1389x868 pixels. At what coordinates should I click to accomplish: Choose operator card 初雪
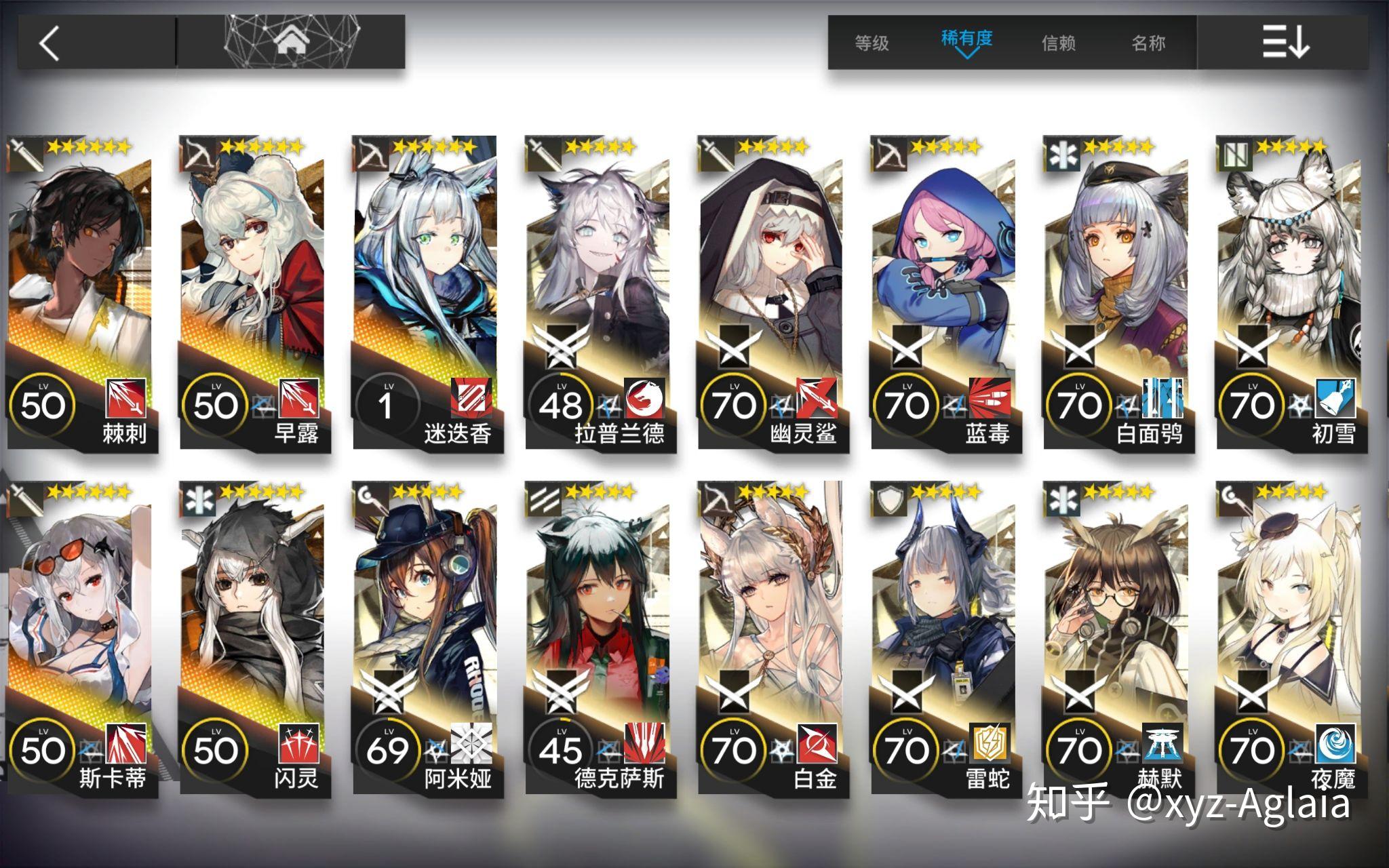click(1290, 292)
